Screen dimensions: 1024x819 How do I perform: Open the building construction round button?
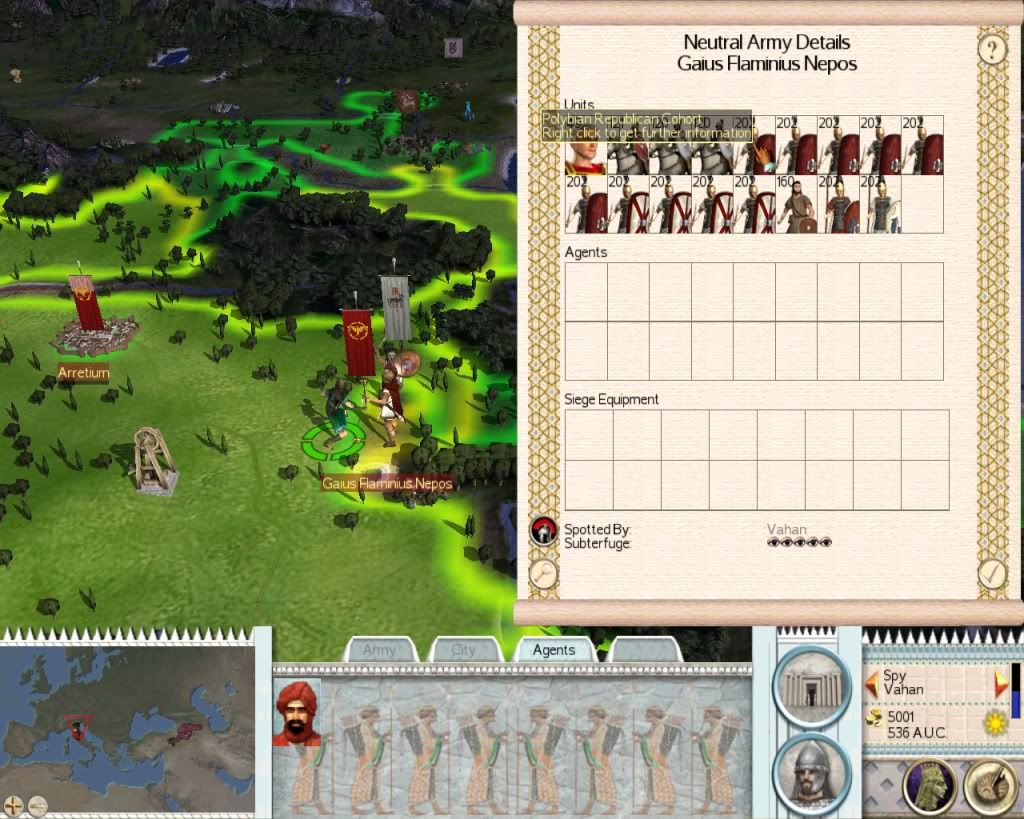click(811, 686)
